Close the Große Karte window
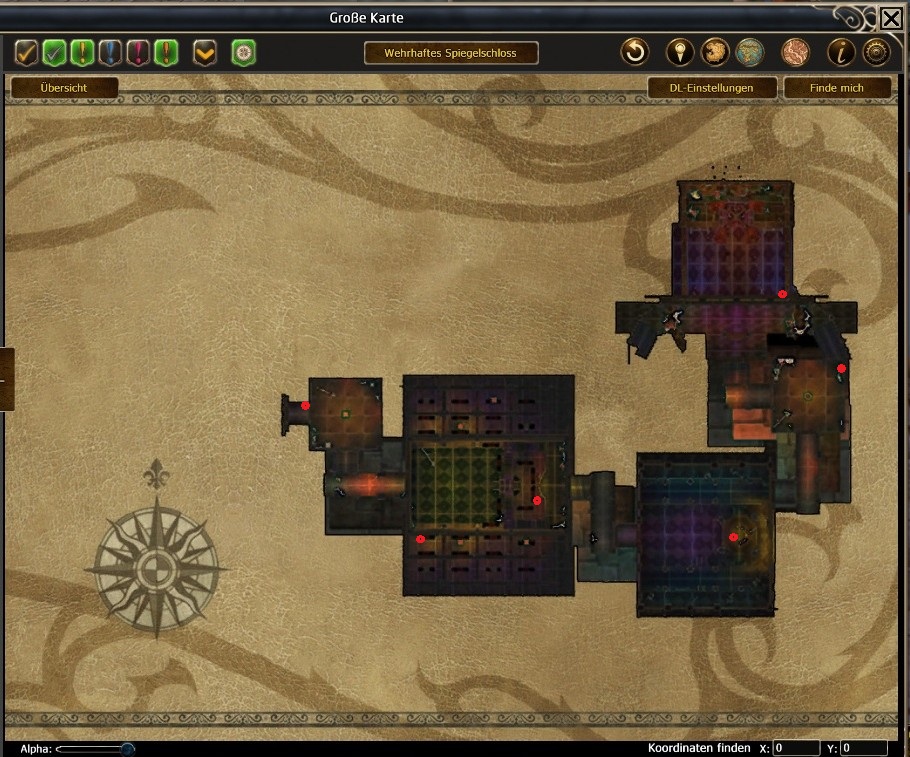This screenshot has width=910, height=757. [x=890, y=18]
